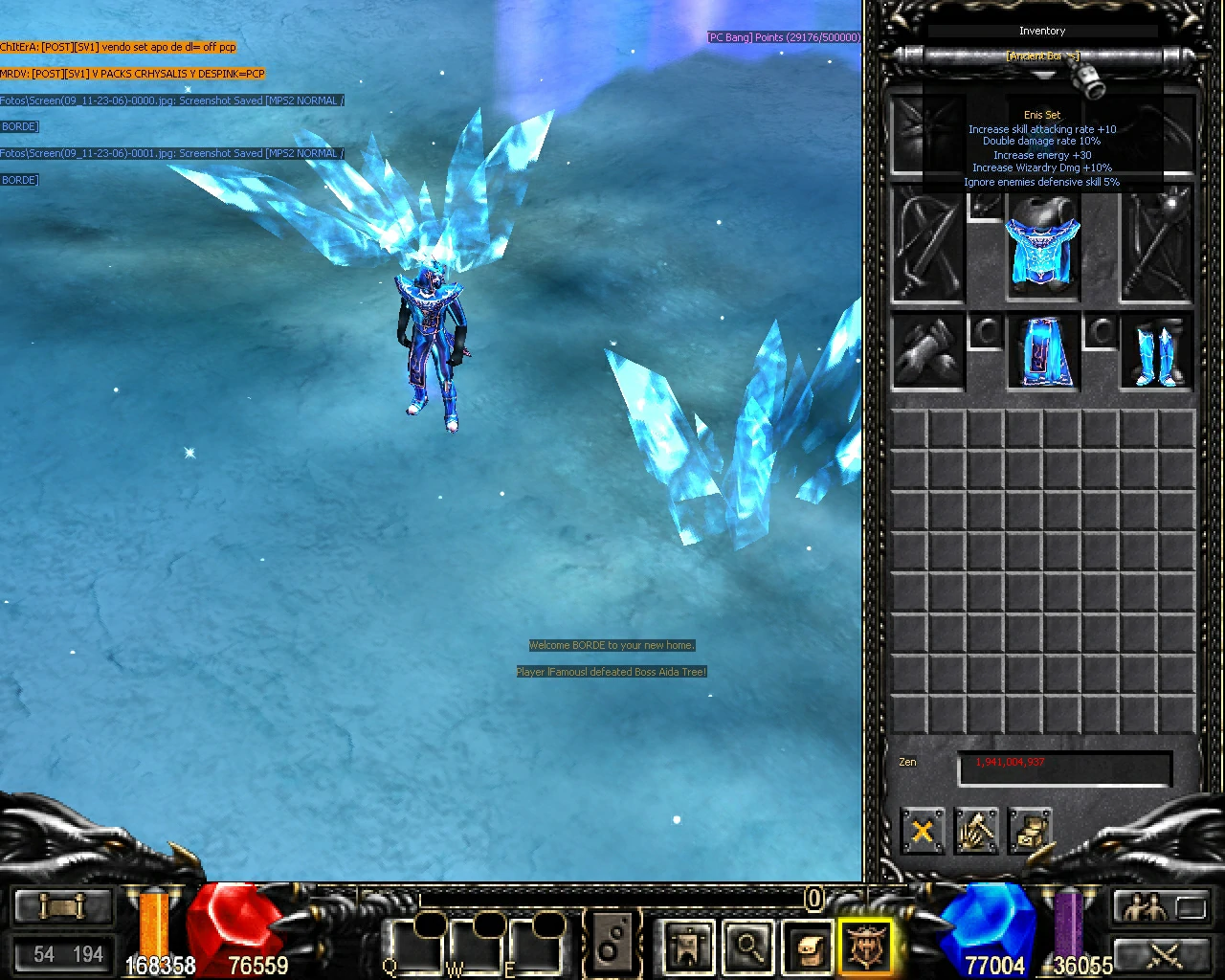Click the scroll button in the bottom-left corner
The height and width of the screenshot is (980, 1225).
(62, 904)
